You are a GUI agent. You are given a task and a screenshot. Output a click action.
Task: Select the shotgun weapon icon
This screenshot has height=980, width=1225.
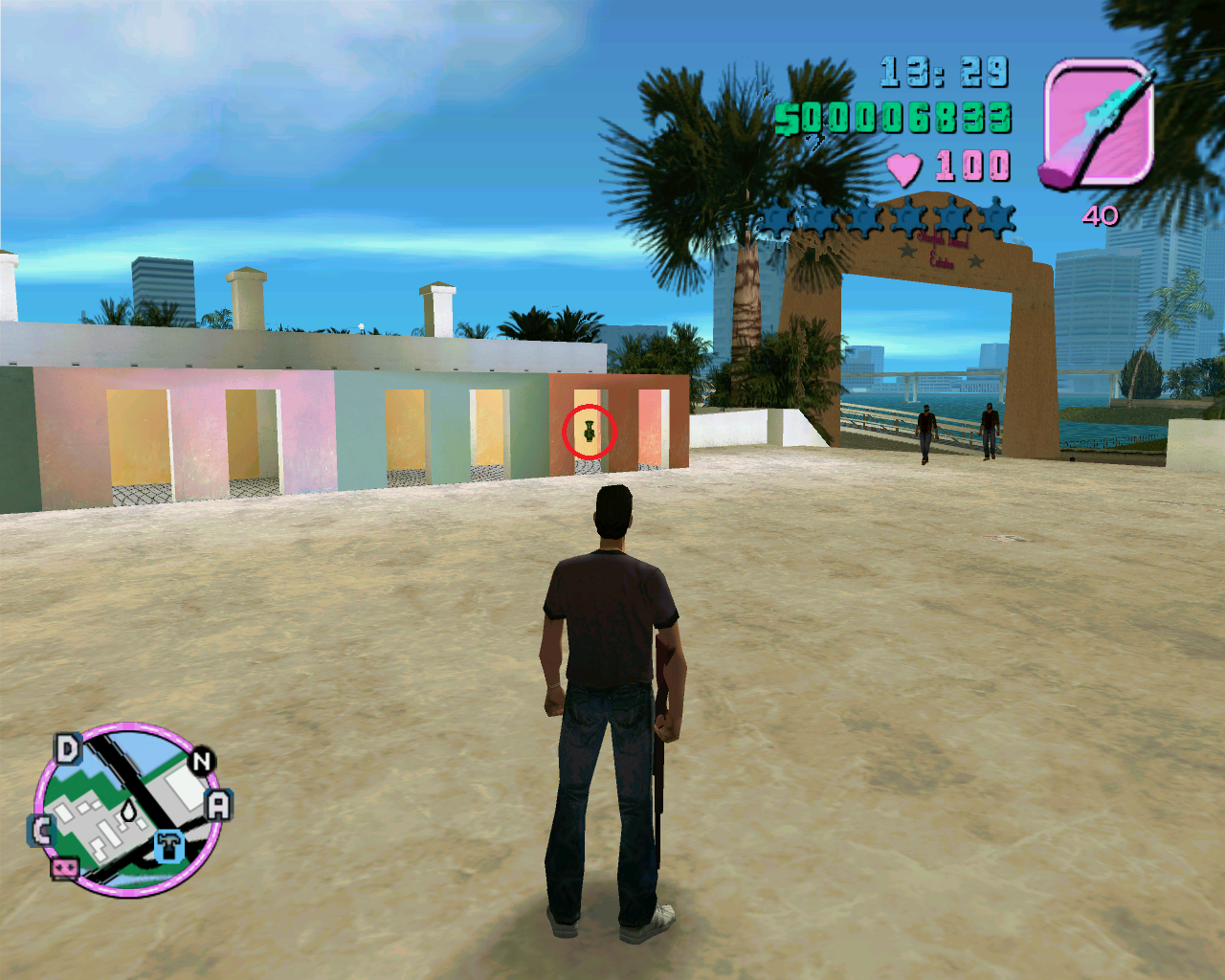pyautogui.click(x=1097, y=122)
